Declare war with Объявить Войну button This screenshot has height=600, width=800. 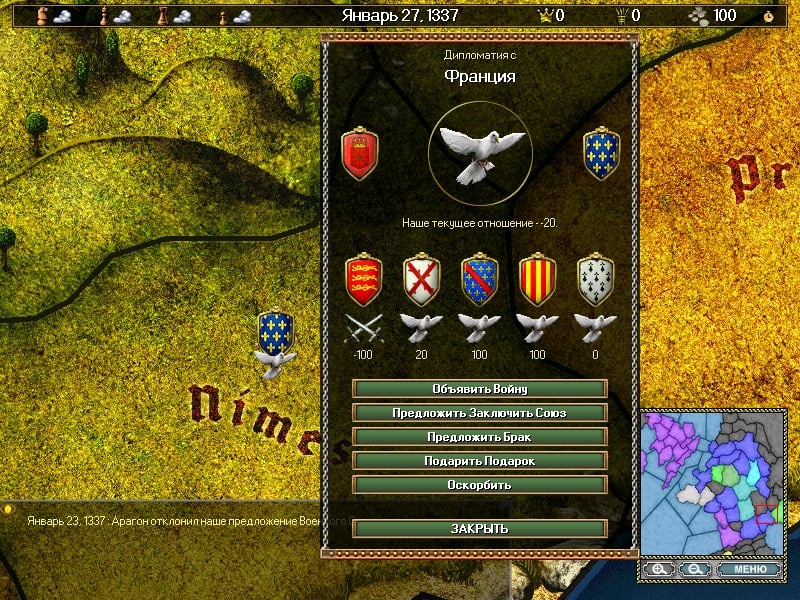pyautogui.click(x=480, y=388)
